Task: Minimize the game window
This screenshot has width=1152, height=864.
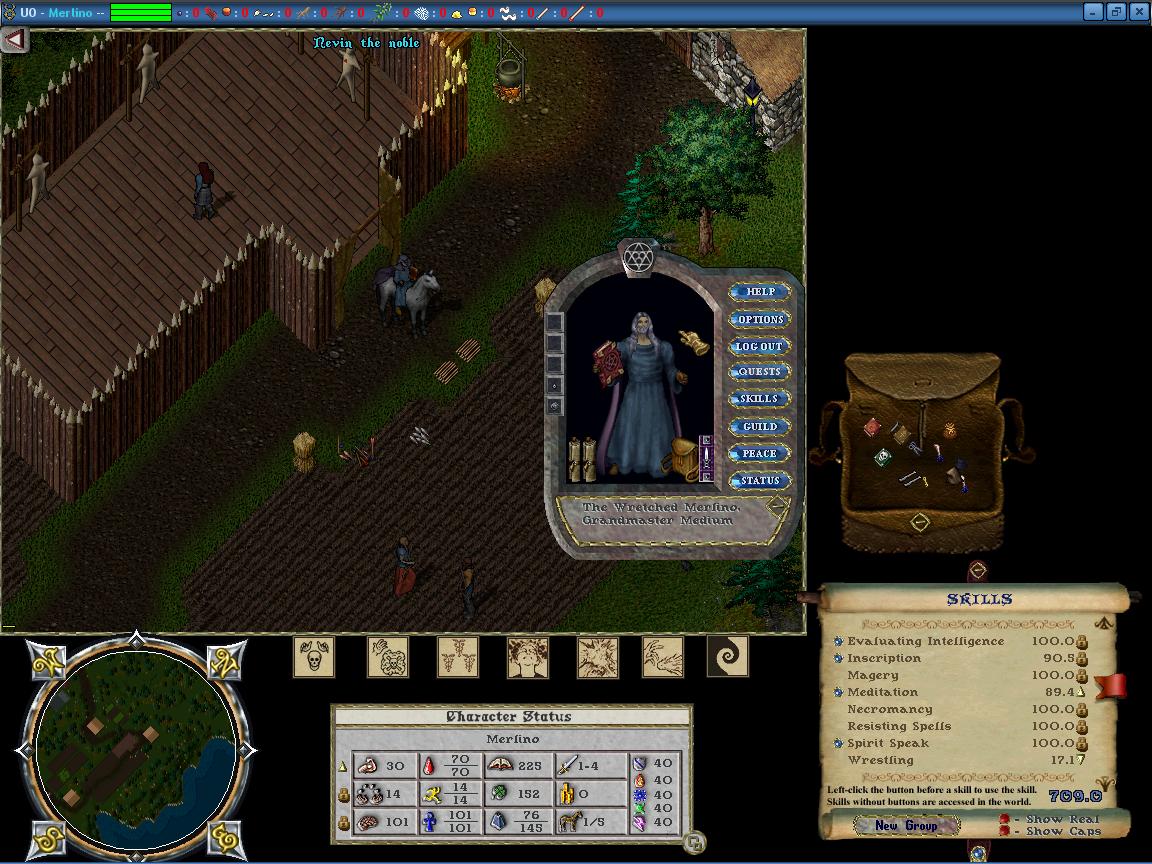Action: (x=1092, y=12)
